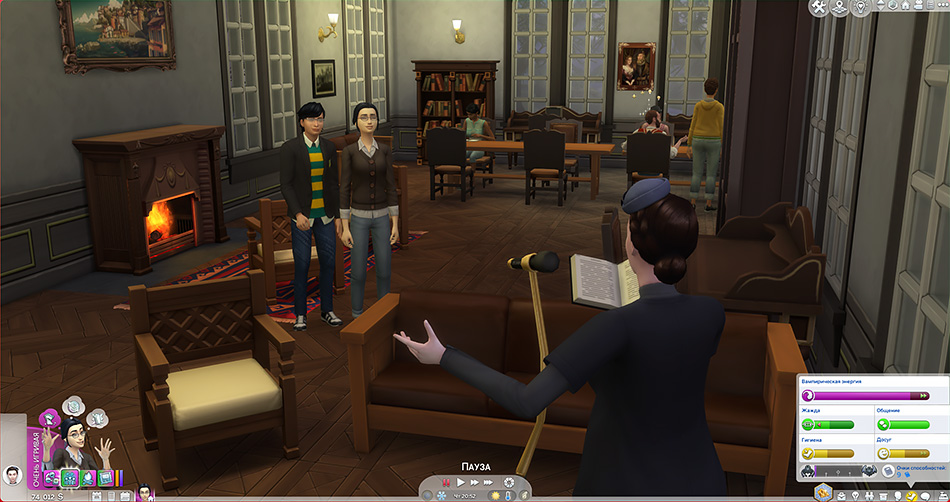Select the small Sim avatar at left edge

pyautogui.click(x=12, y=475)
